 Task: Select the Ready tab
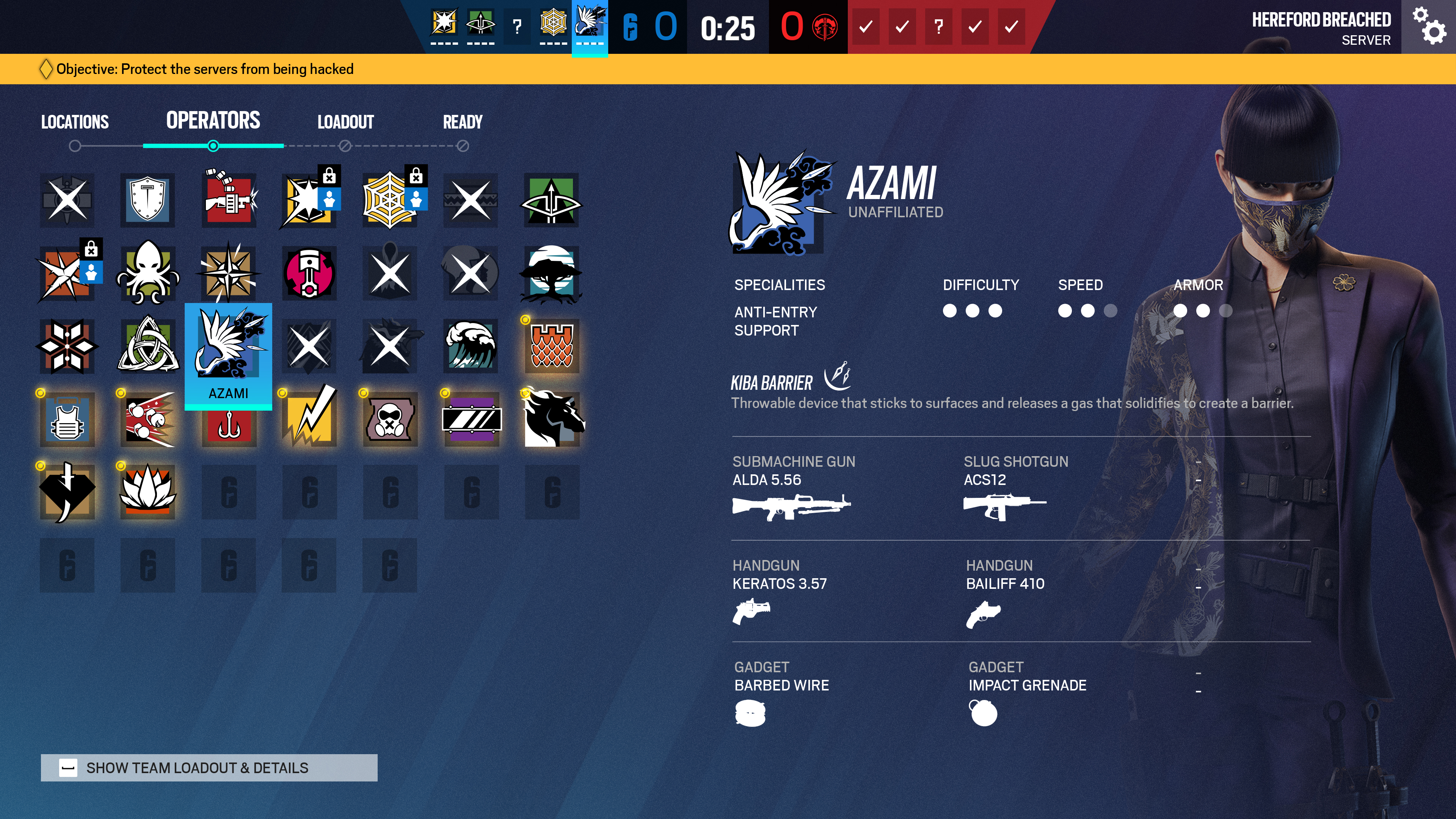(x=462, y=122)
